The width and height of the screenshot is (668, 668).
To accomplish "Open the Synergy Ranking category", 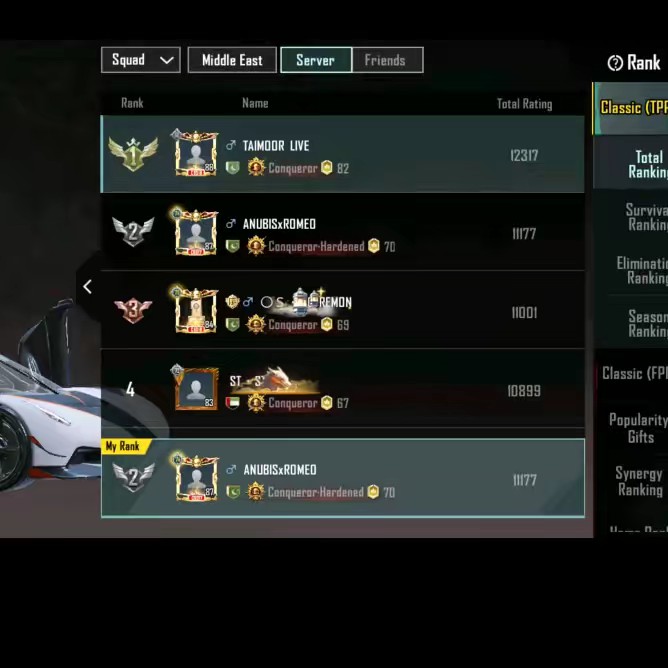I will click(x=639, y=481).
